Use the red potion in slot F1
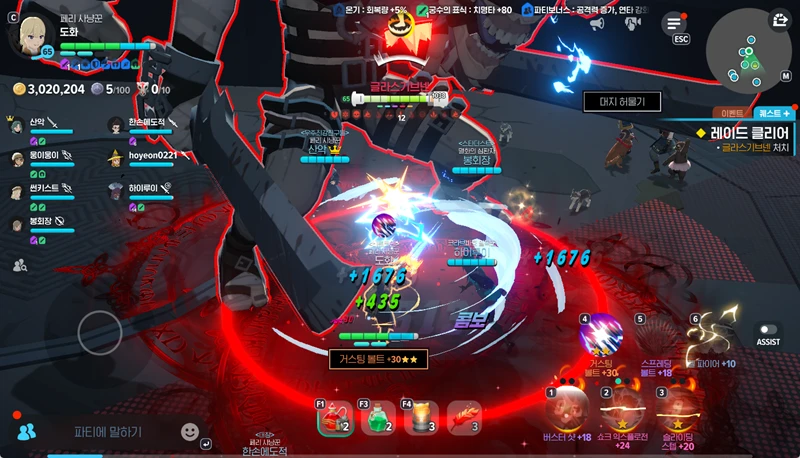 click(x=335, y=418)
